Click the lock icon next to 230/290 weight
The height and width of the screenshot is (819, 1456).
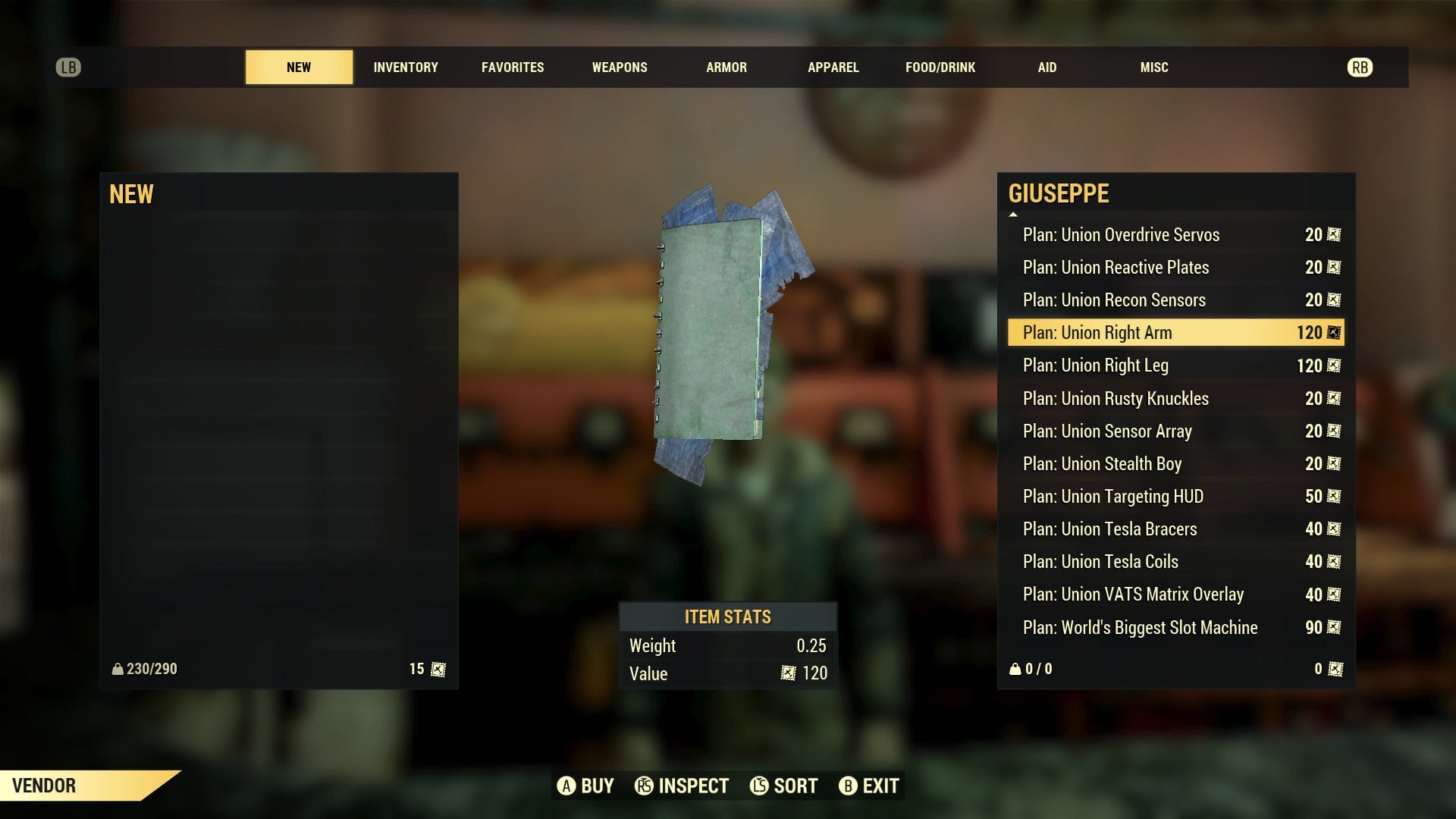coord(118,669)
